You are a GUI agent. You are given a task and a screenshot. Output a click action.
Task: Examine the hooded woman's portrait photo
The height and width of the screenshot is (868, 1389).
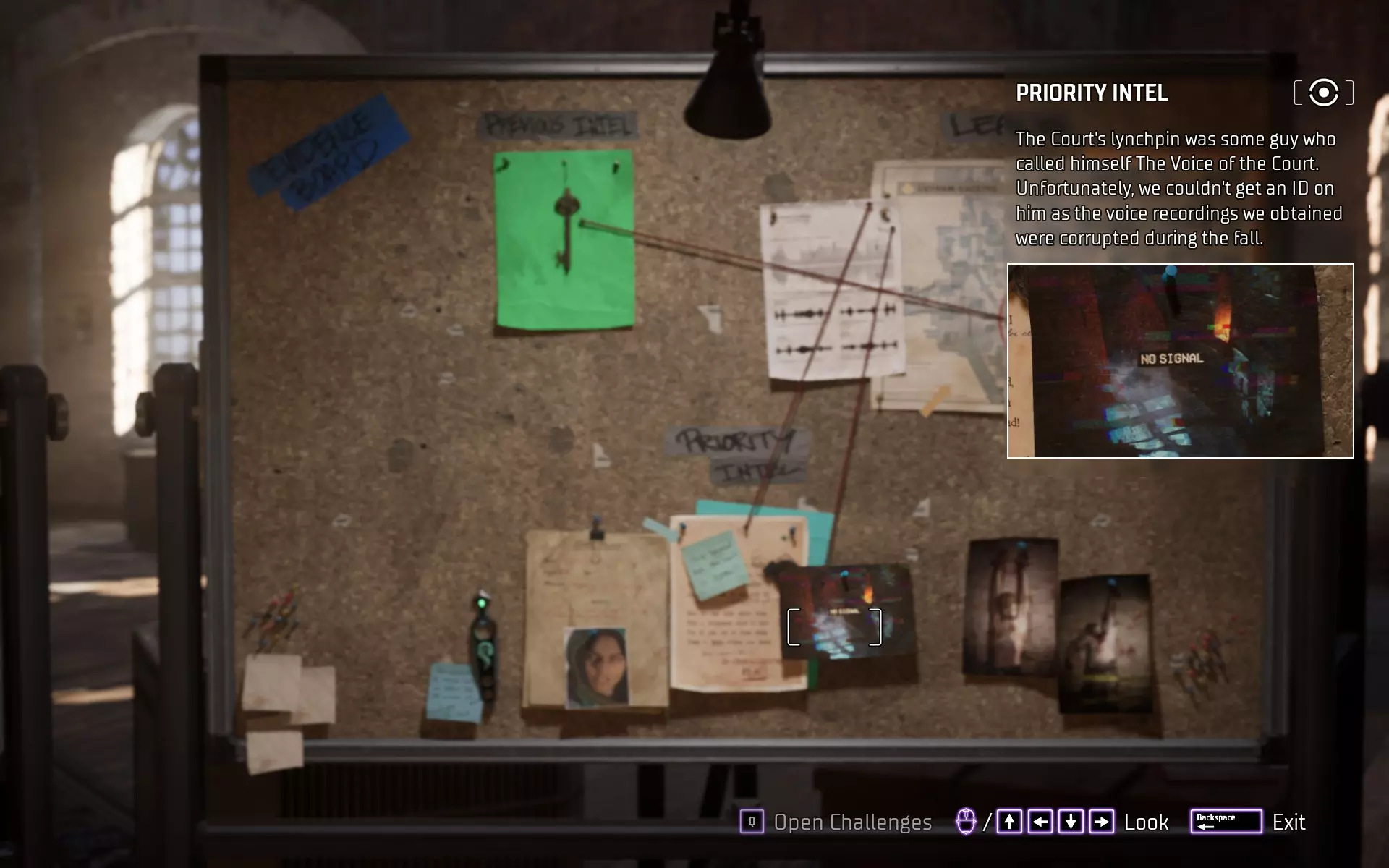point(595,667)
